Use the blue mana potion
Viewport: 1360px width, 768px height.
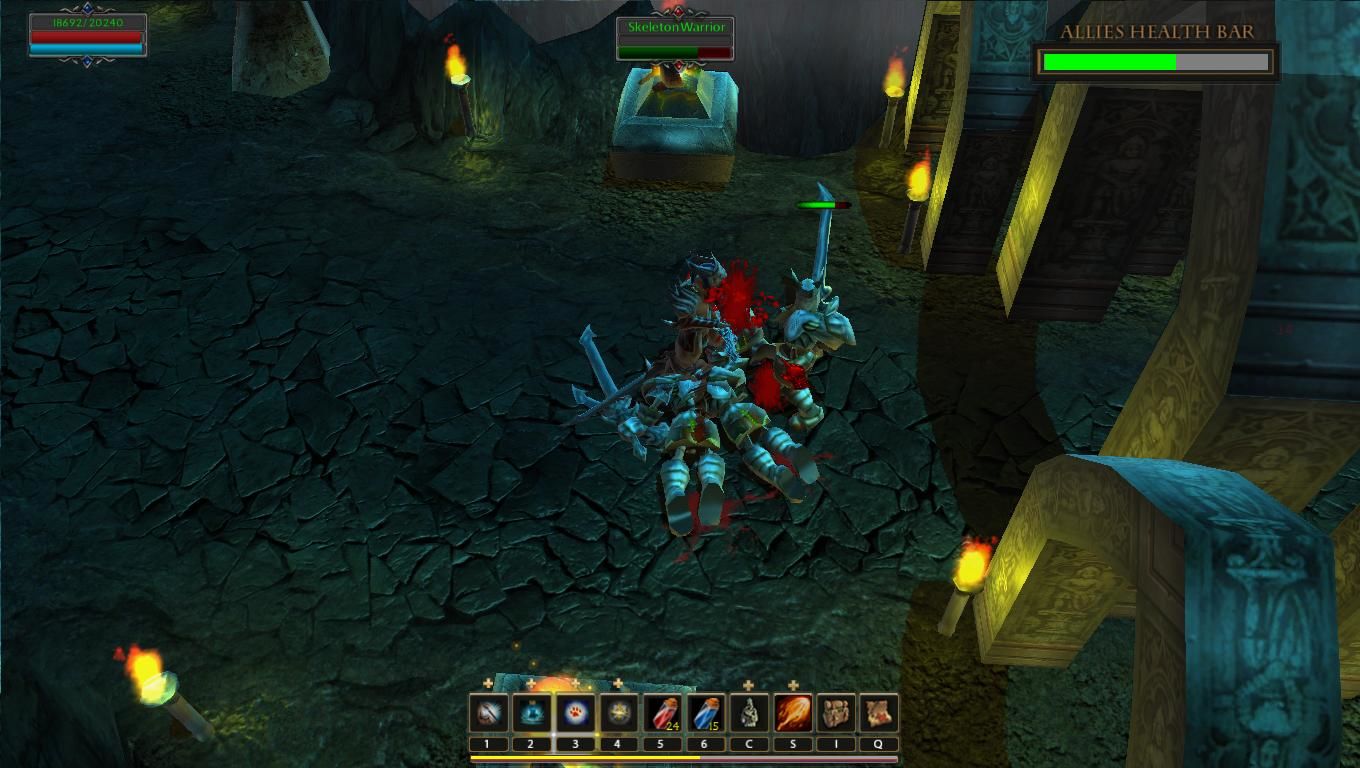(706, 714)
